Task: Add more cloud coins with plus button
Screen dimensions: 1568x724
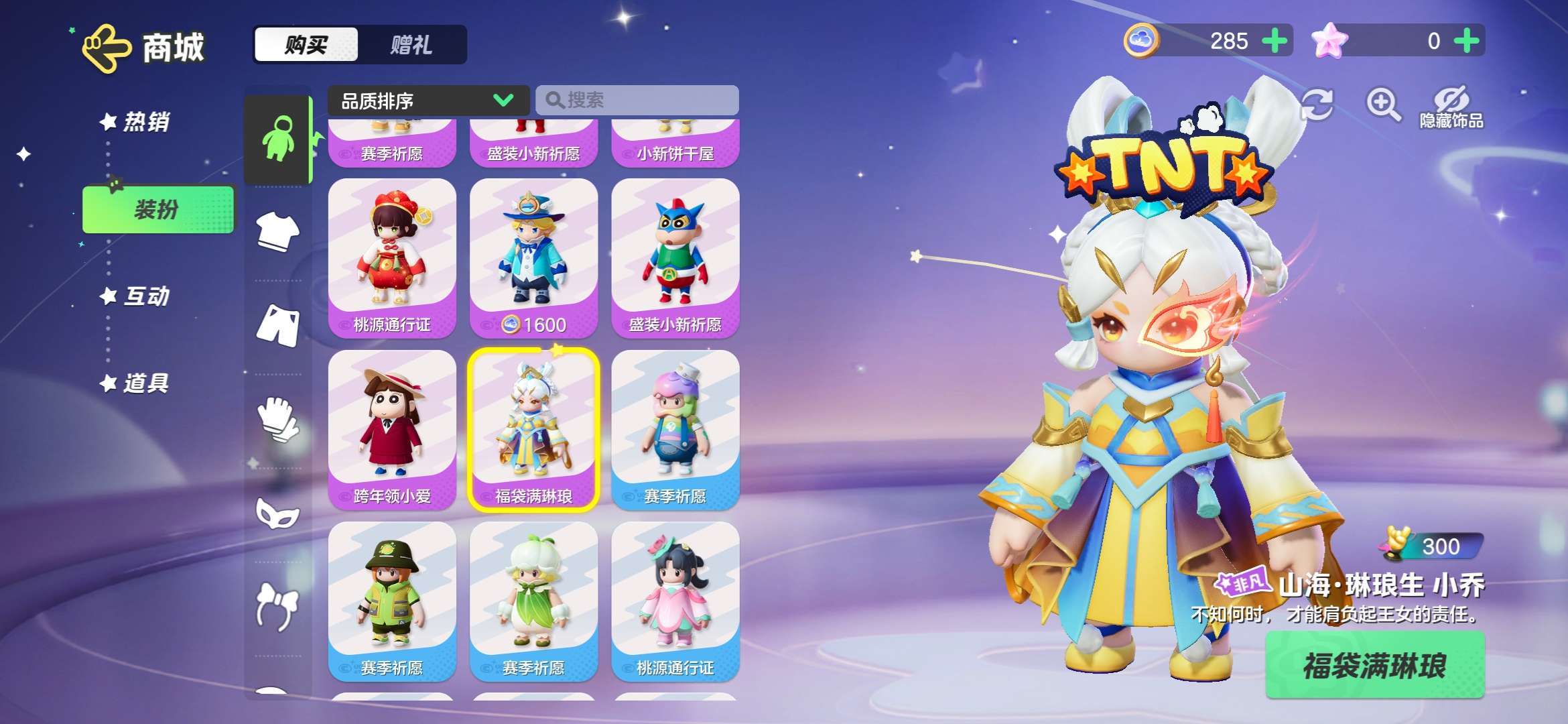Action: click(x=1274, y=41)
